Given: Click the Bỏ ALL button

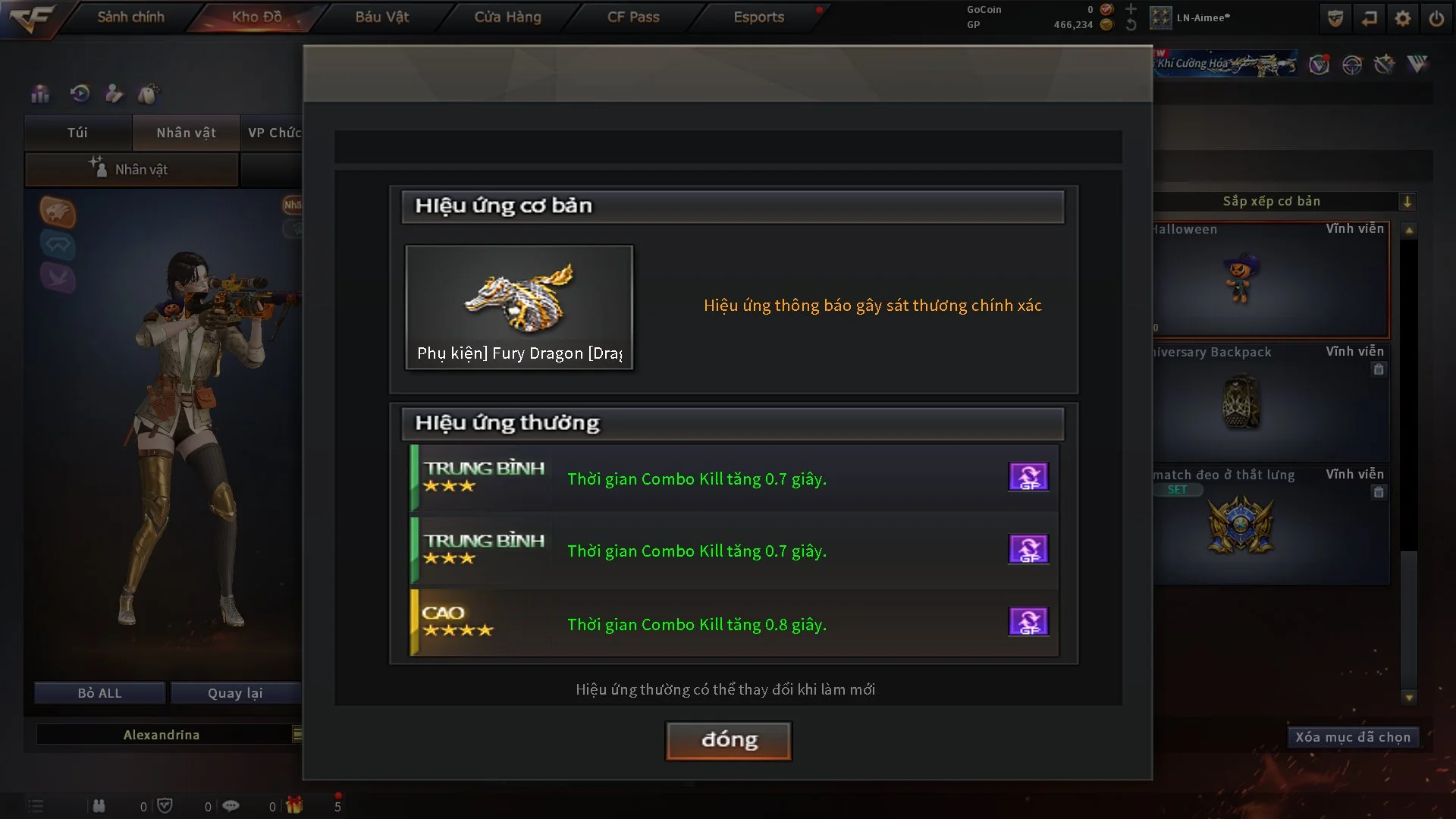Looking at the screenshot, I should pyautogui.click(x=99, y=693).
